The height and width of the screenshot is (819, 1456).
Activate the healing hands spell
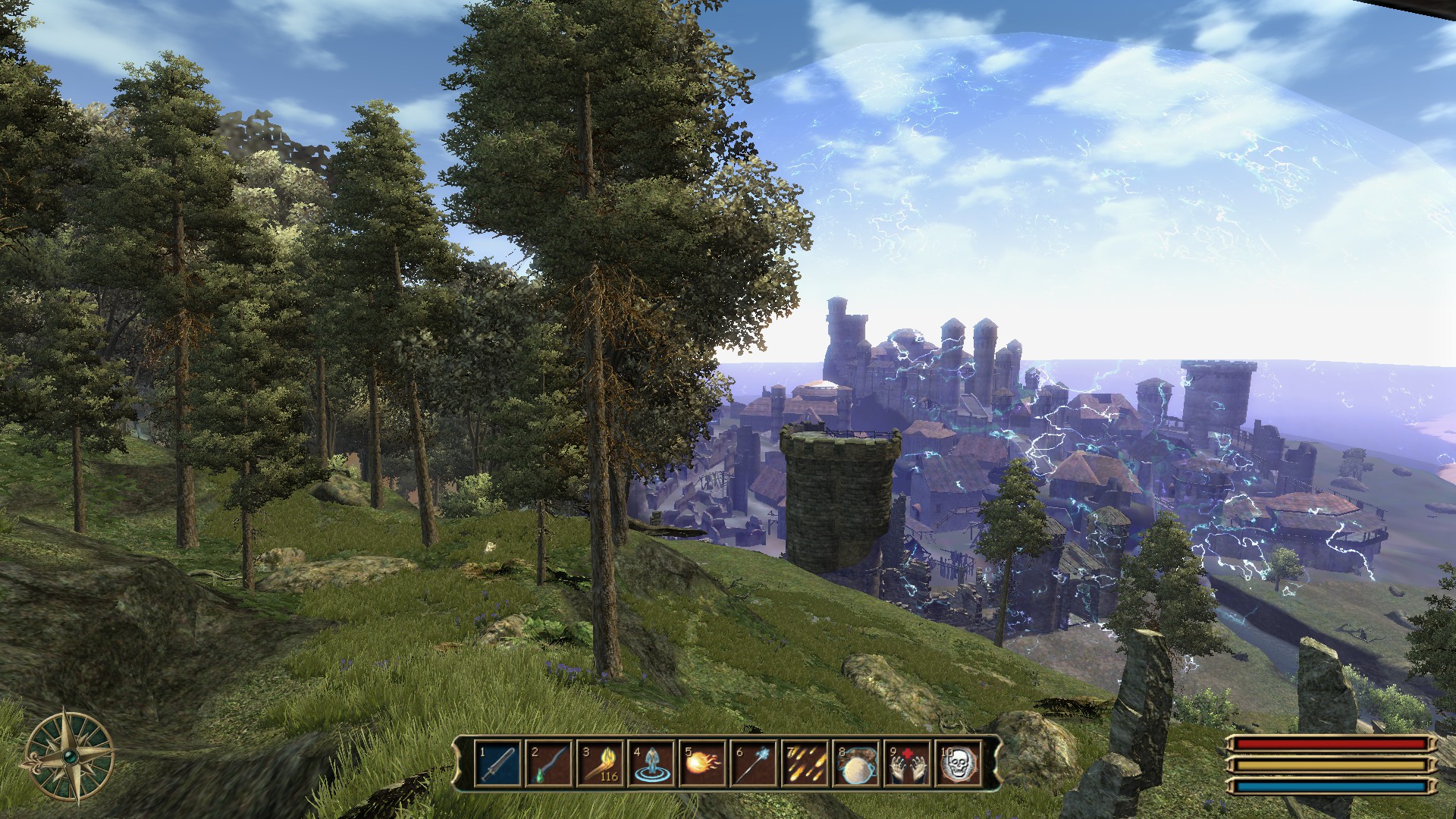click(908, 763)
